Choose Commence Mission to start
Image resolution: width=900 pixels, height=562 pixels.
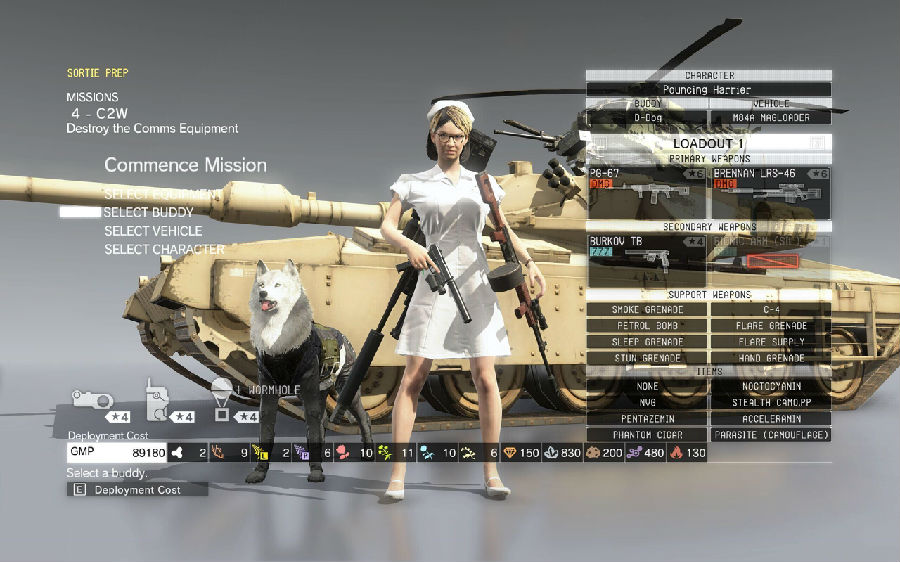click(x=185, y=165)
